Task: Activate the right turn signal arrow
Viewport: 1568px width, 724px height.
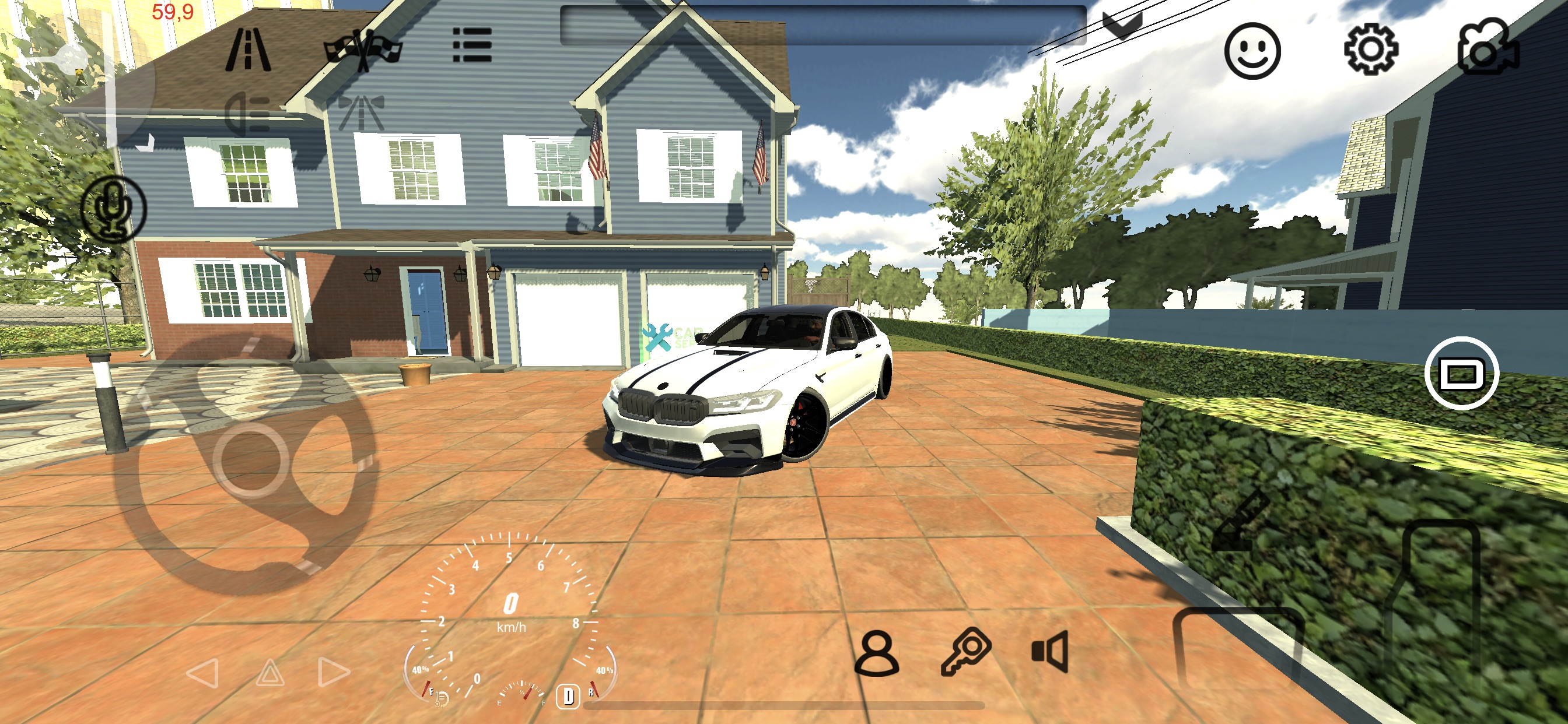Action: [334, 672]
